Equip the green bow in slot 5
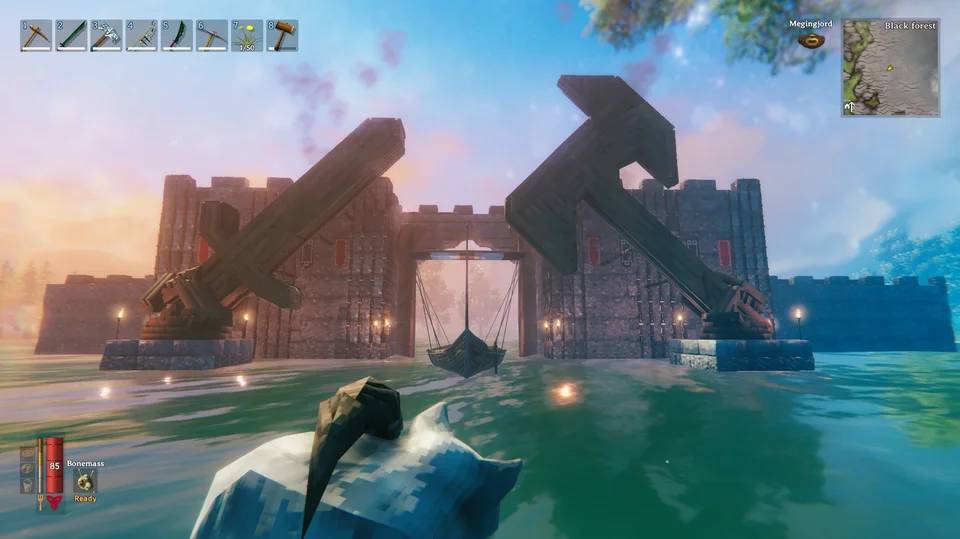Viewport: 960px width, 539px height. (177, 36)
